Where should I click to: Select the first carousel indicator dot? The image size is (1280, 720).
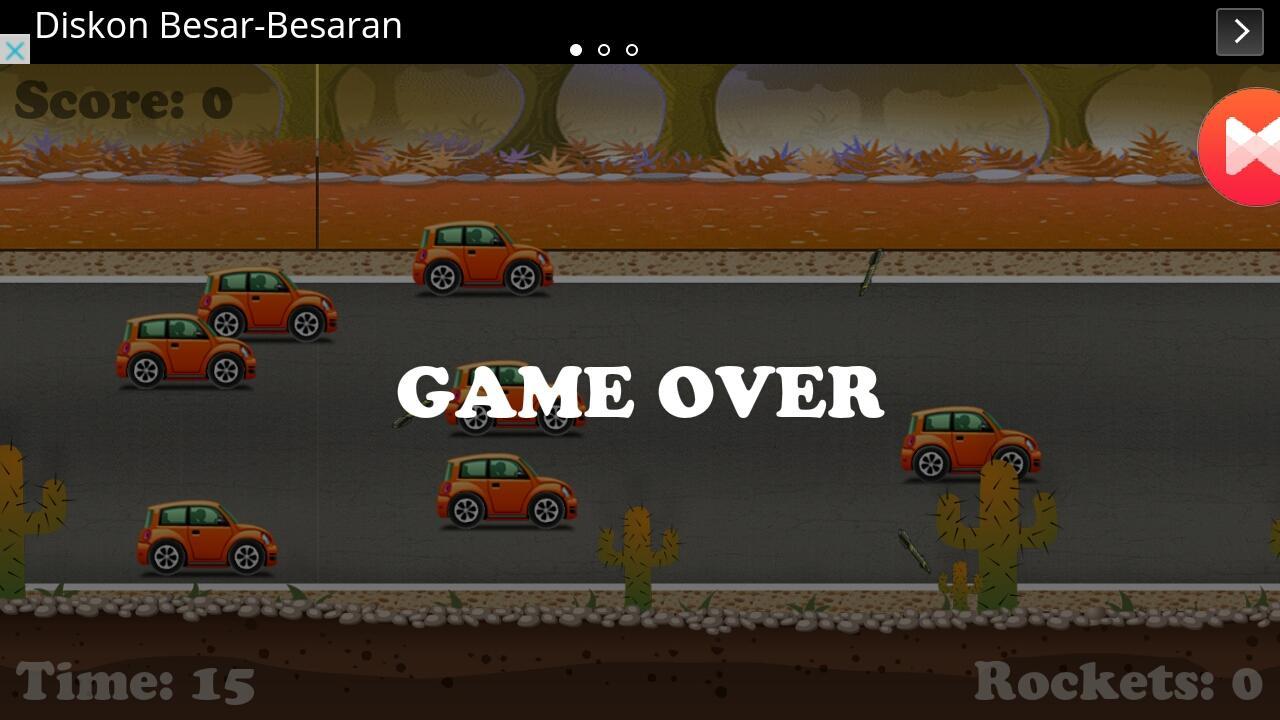(577, 49)
